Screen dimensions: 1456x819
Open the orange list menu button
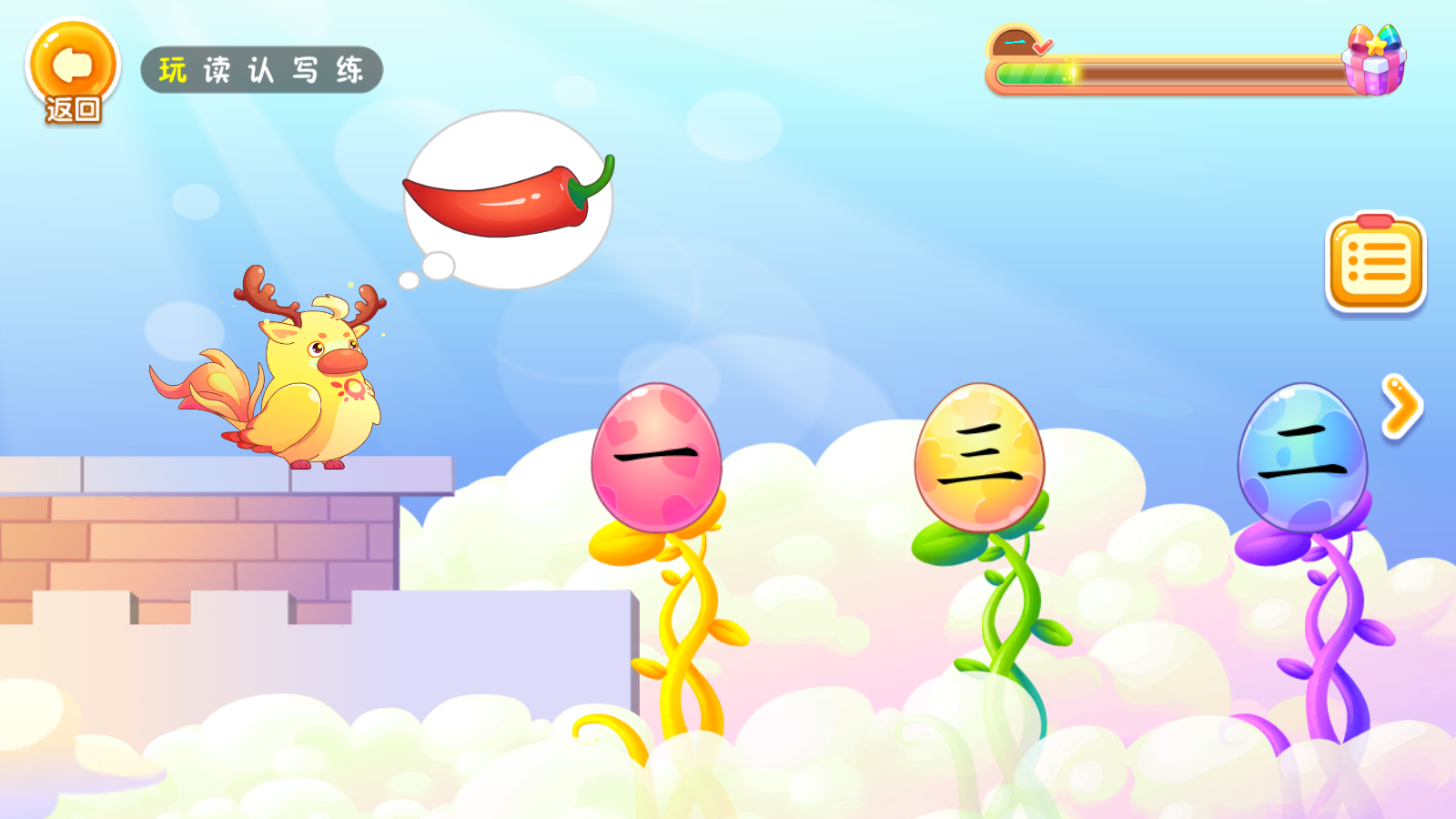click(1376, 263)
